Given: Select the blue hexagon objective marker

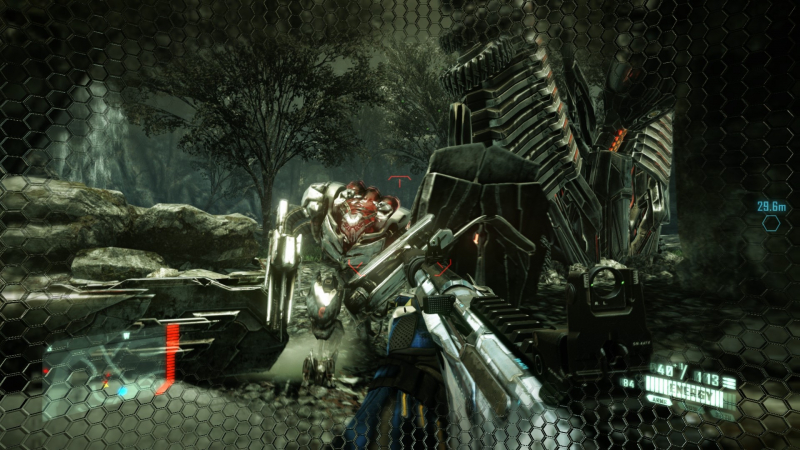Looking at the screenshot, I should tap(771, 224).
